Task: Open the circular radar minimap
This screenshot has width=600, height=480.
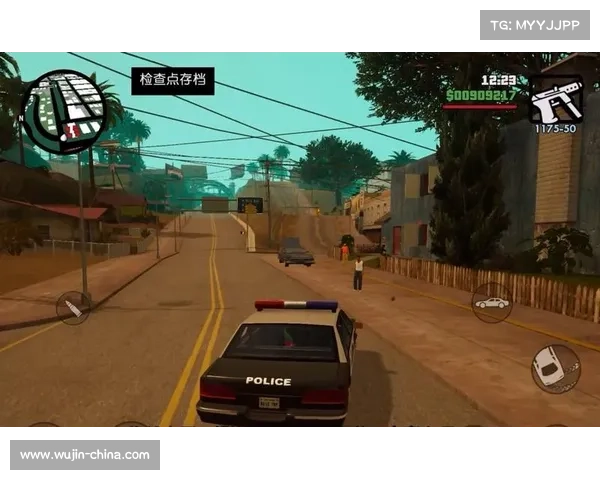Action: pyautogui.click(x=64, y=112)
